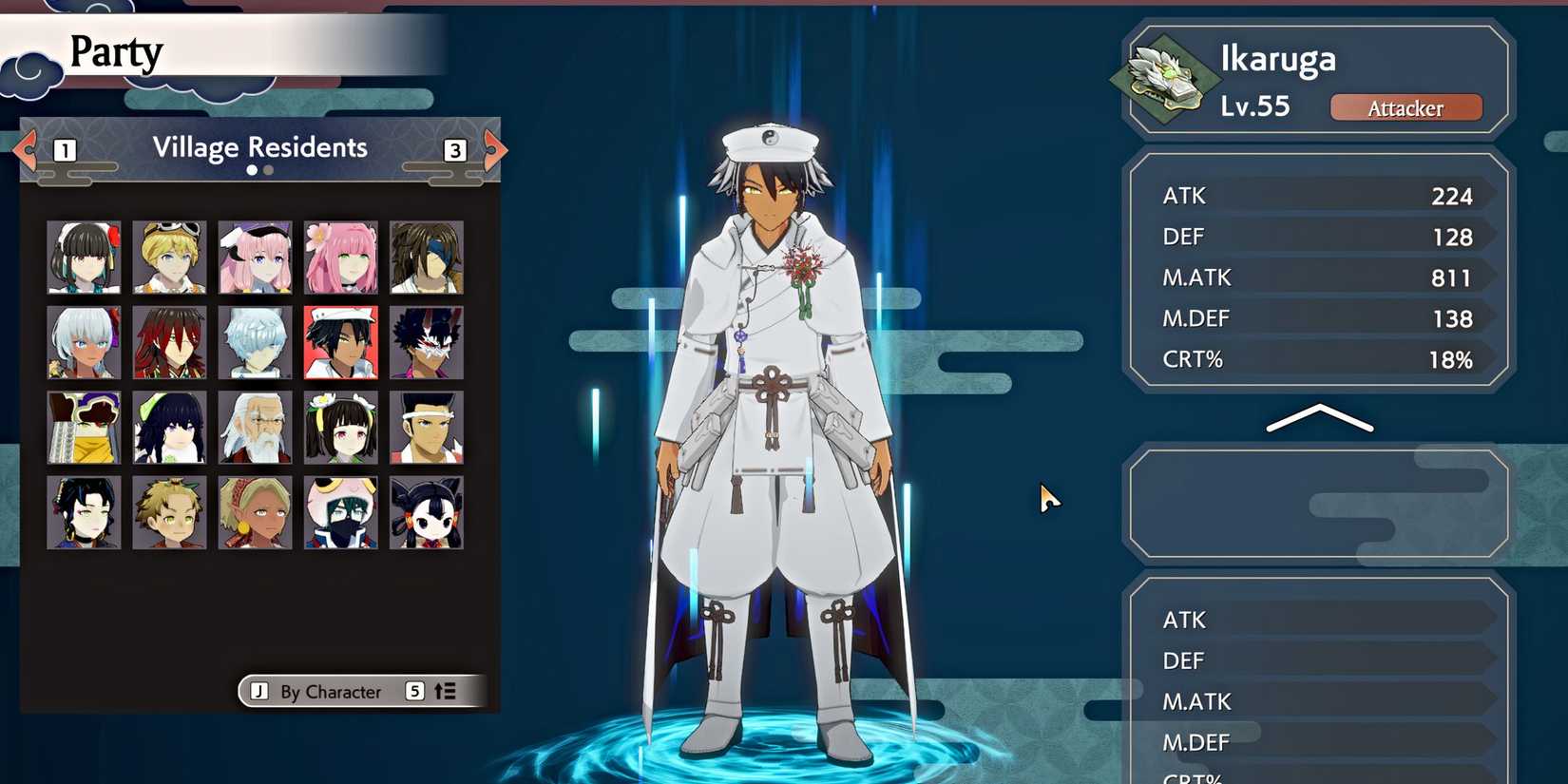Collapse the empty equipment slot panel
The image size is (1568, 784).
click(1316, 504)
